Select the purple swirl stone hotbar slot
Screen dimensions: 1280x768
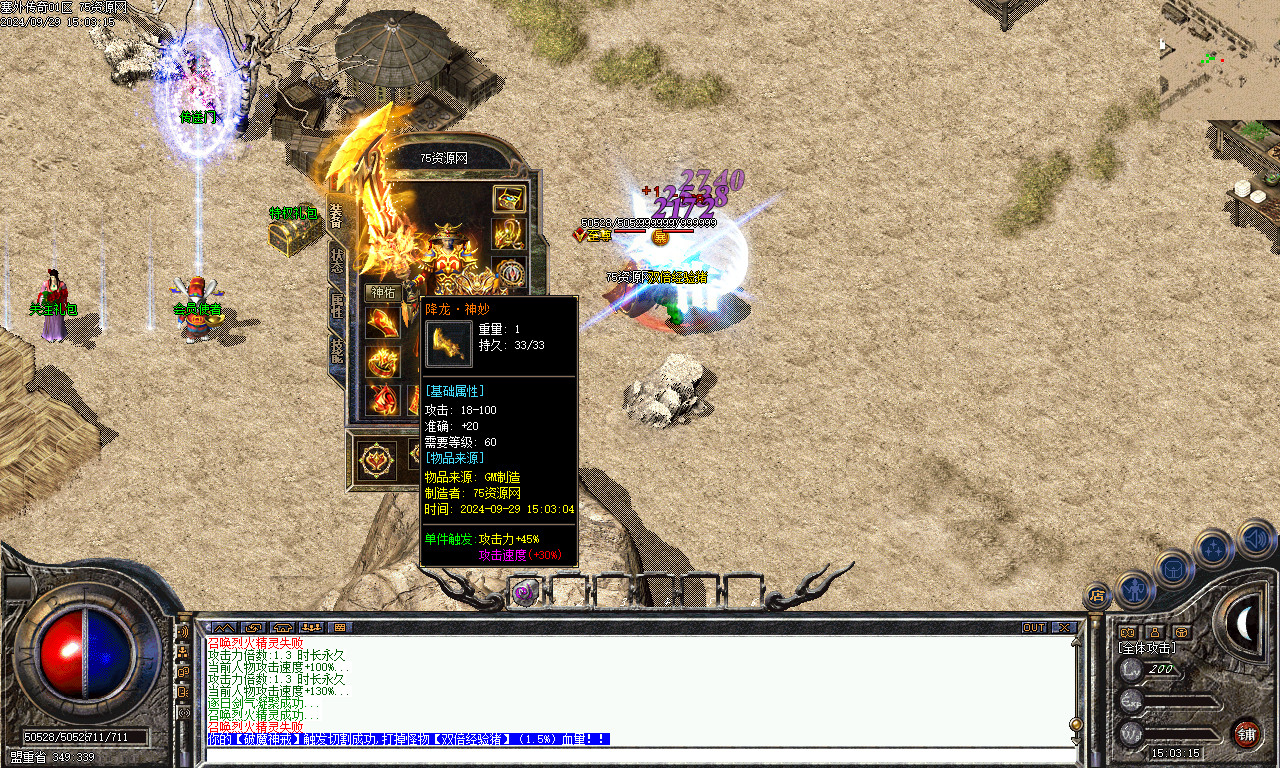point(524,592)
